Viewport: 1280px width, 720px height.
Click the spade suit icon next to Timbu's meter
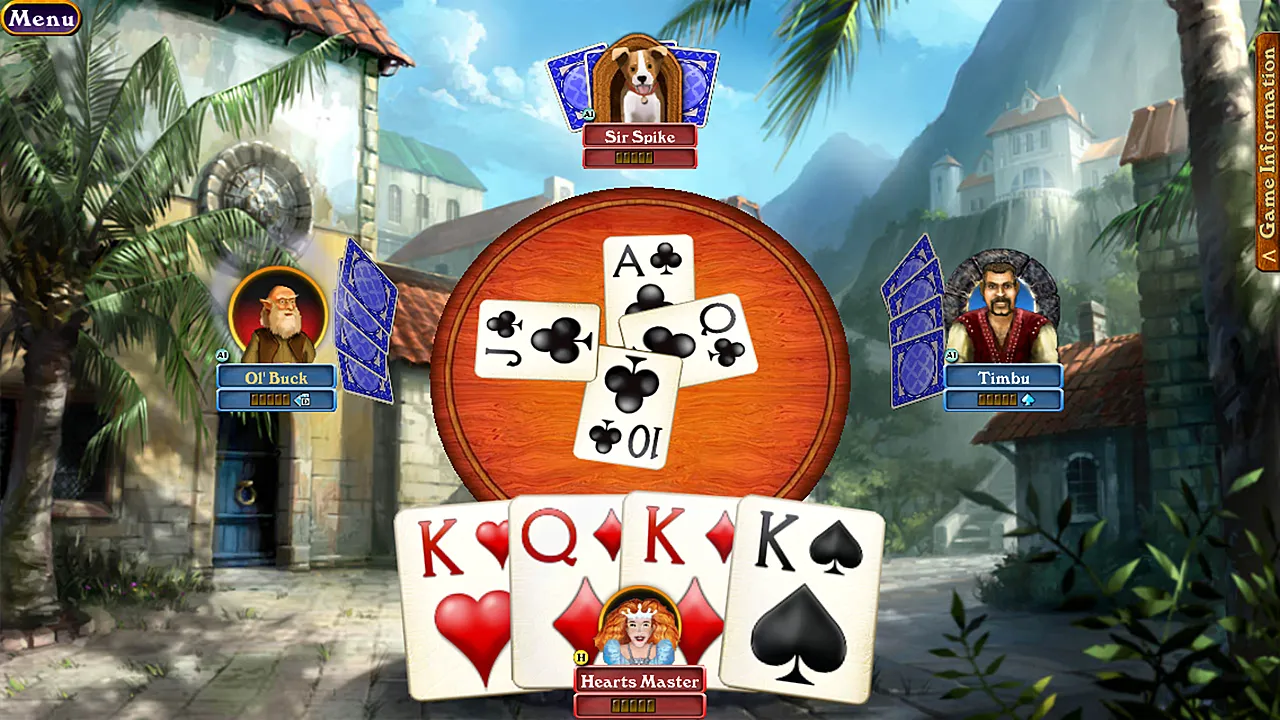(1027, 399)
